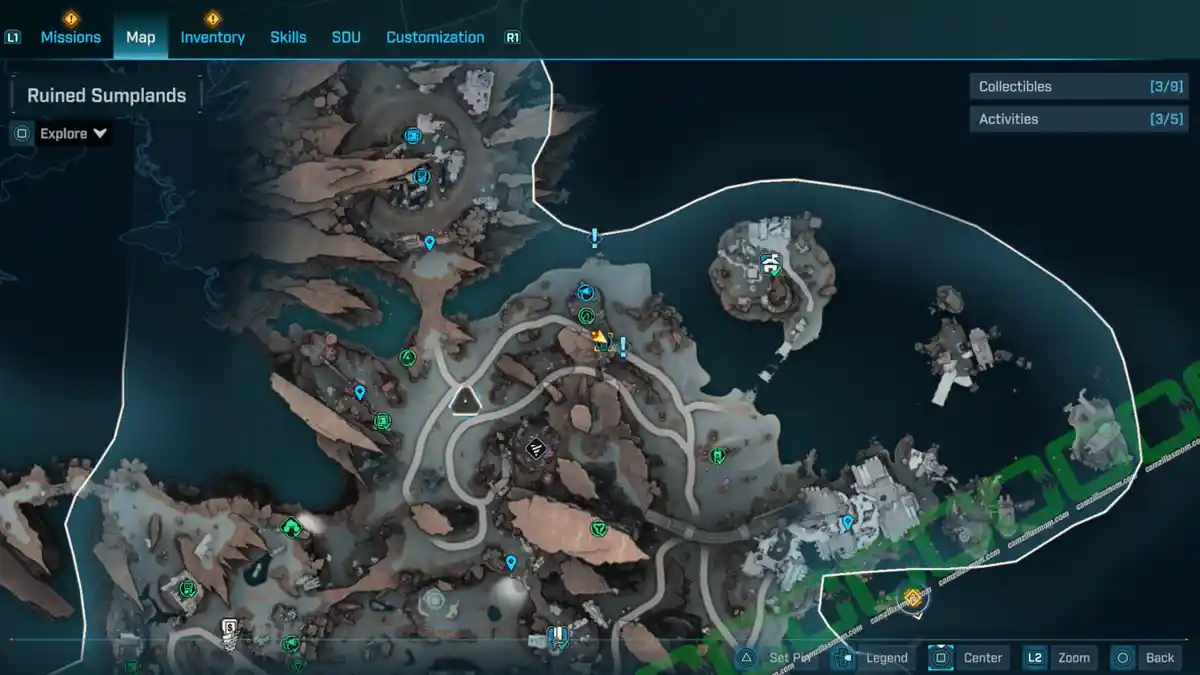Screen dimensions: 1200x675
Task: Click the Zoom map control
Action: [x=1060, y=657]
